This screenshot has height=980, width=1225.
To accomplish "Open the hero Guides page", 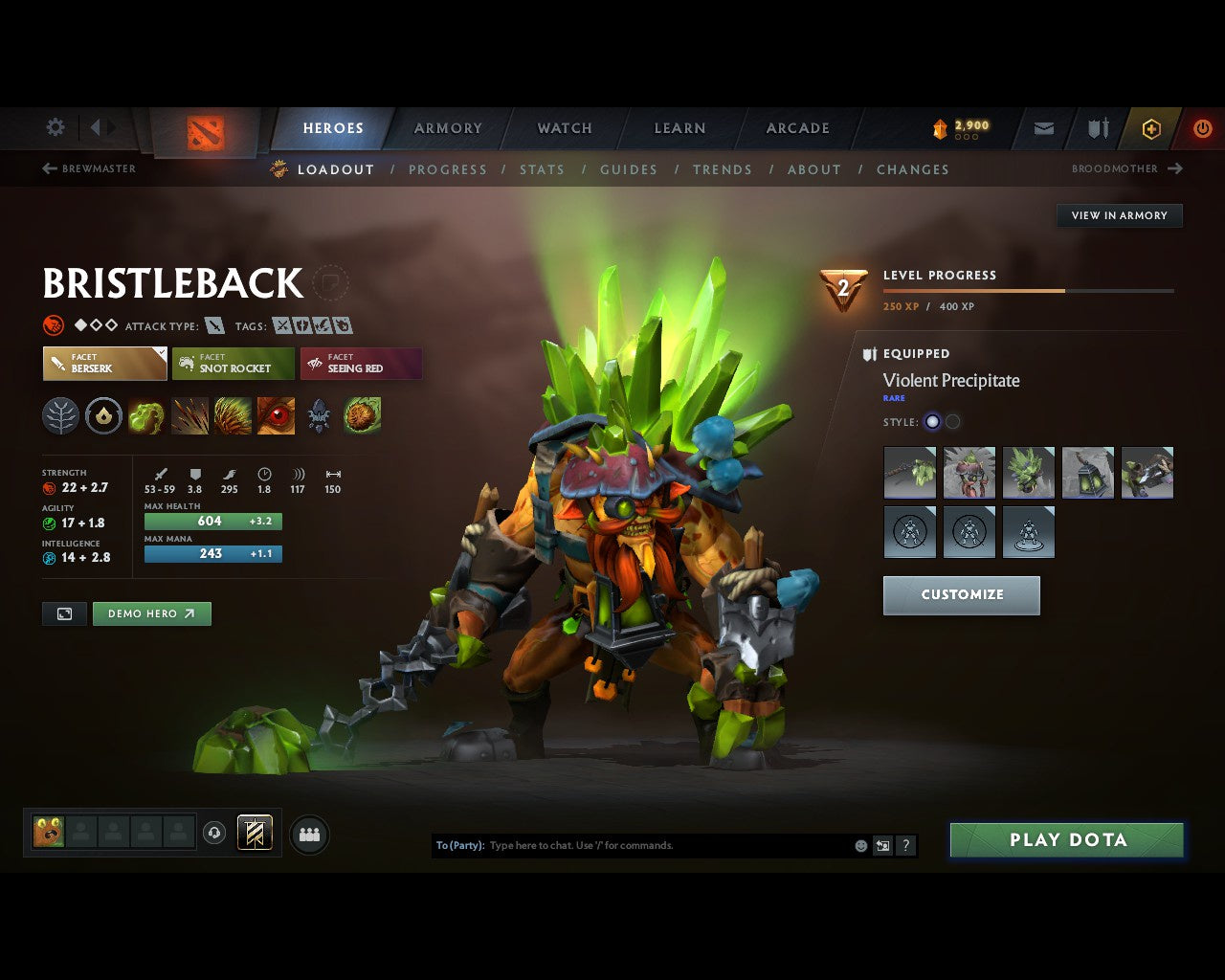I will click(629, 169).
